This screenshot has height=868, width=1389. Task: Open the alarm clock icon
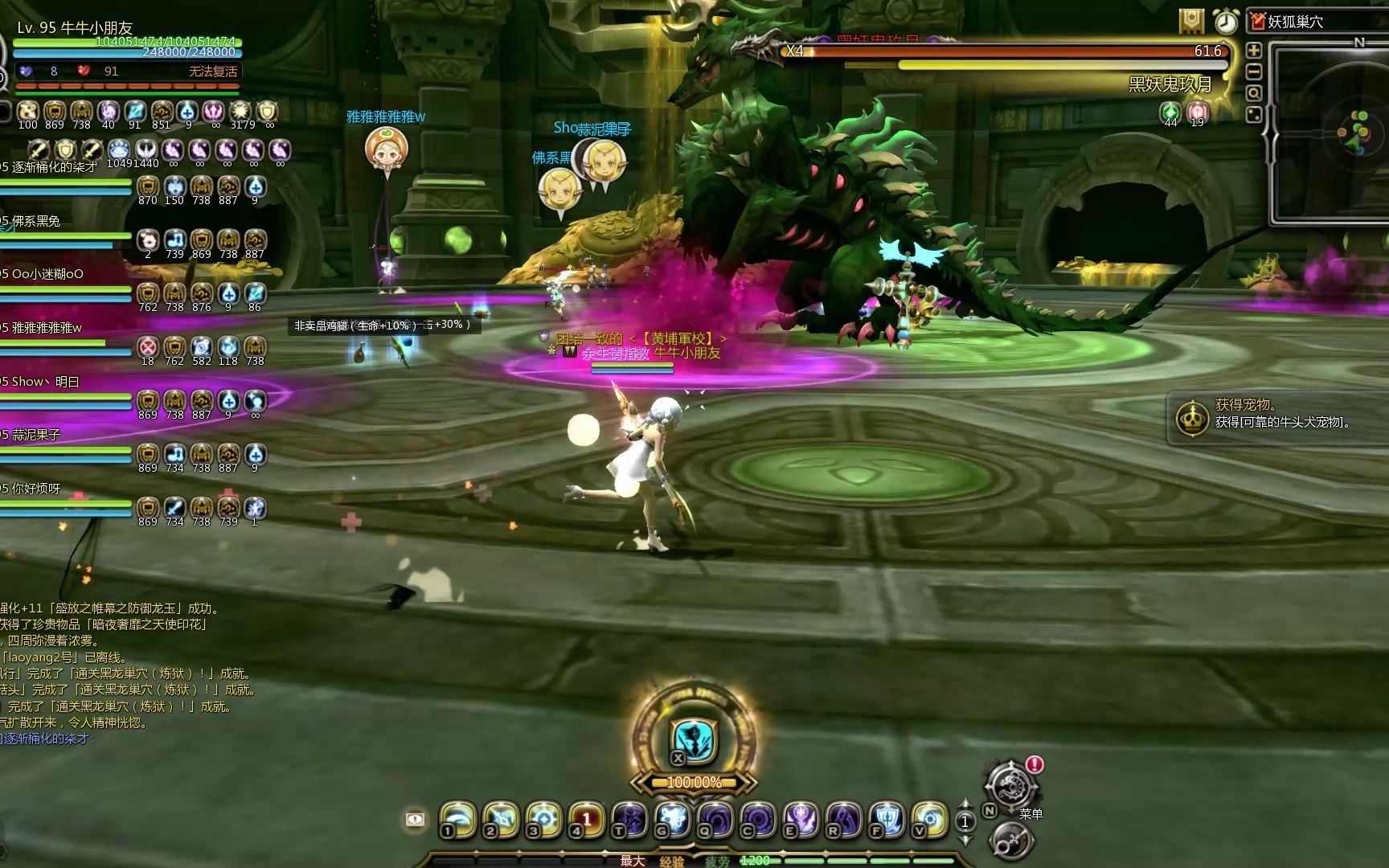[1226, 22]
